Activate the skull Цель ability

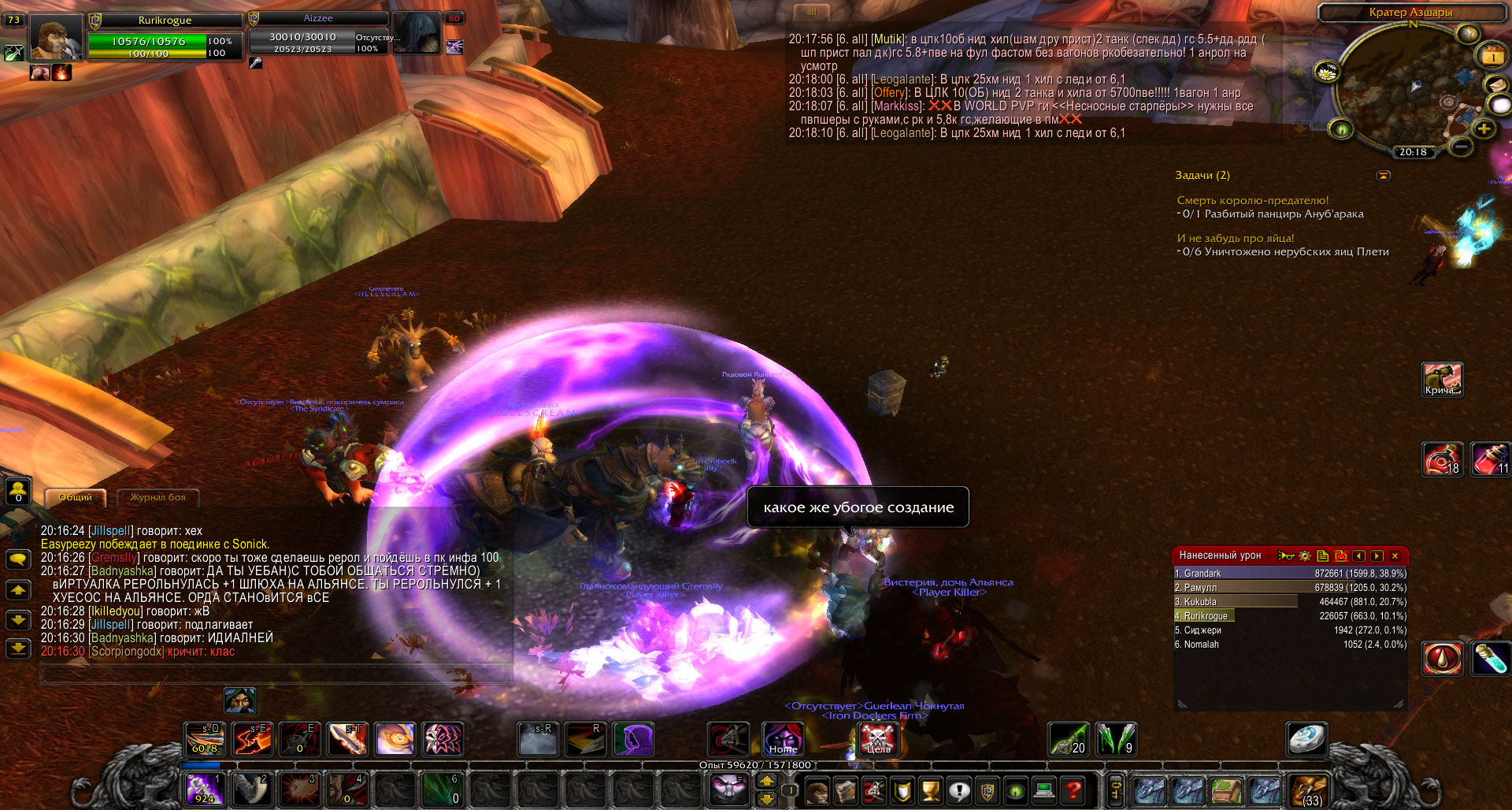877,739
